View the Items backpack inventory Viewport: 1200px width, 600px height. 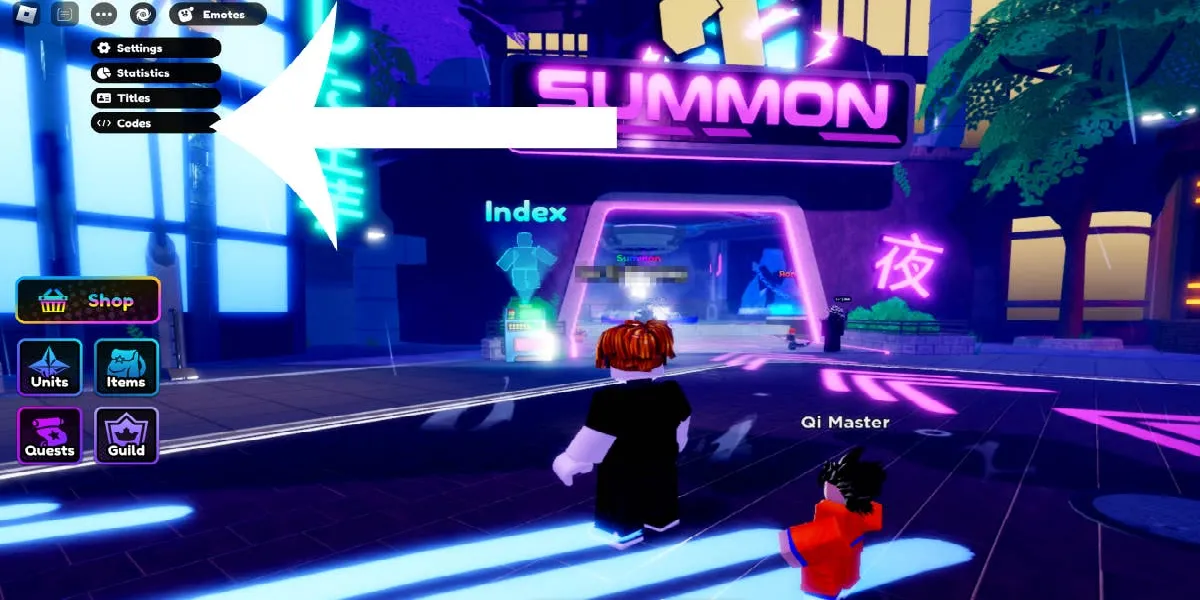pyautogui.click(x=126, y=367)
